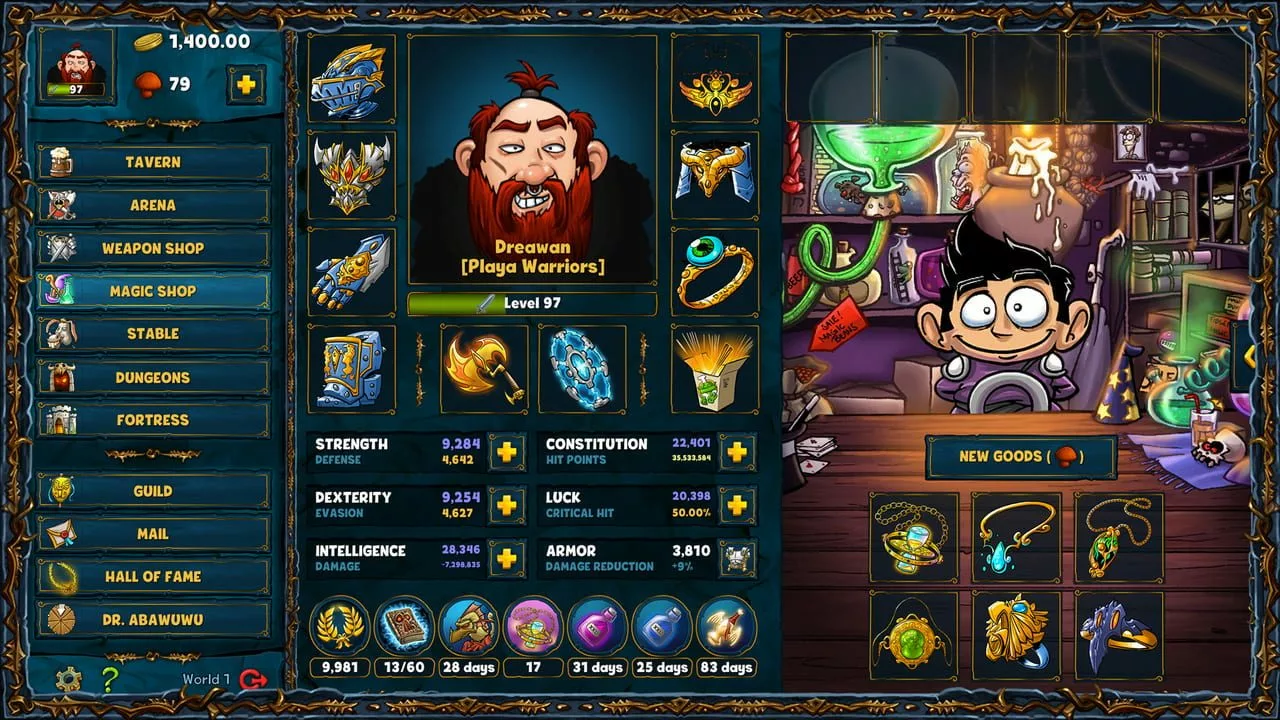Select the equipped golden axe weapon slot
Image resolution: width=1280 pixels, height=720 pixels.
[484, 368]
